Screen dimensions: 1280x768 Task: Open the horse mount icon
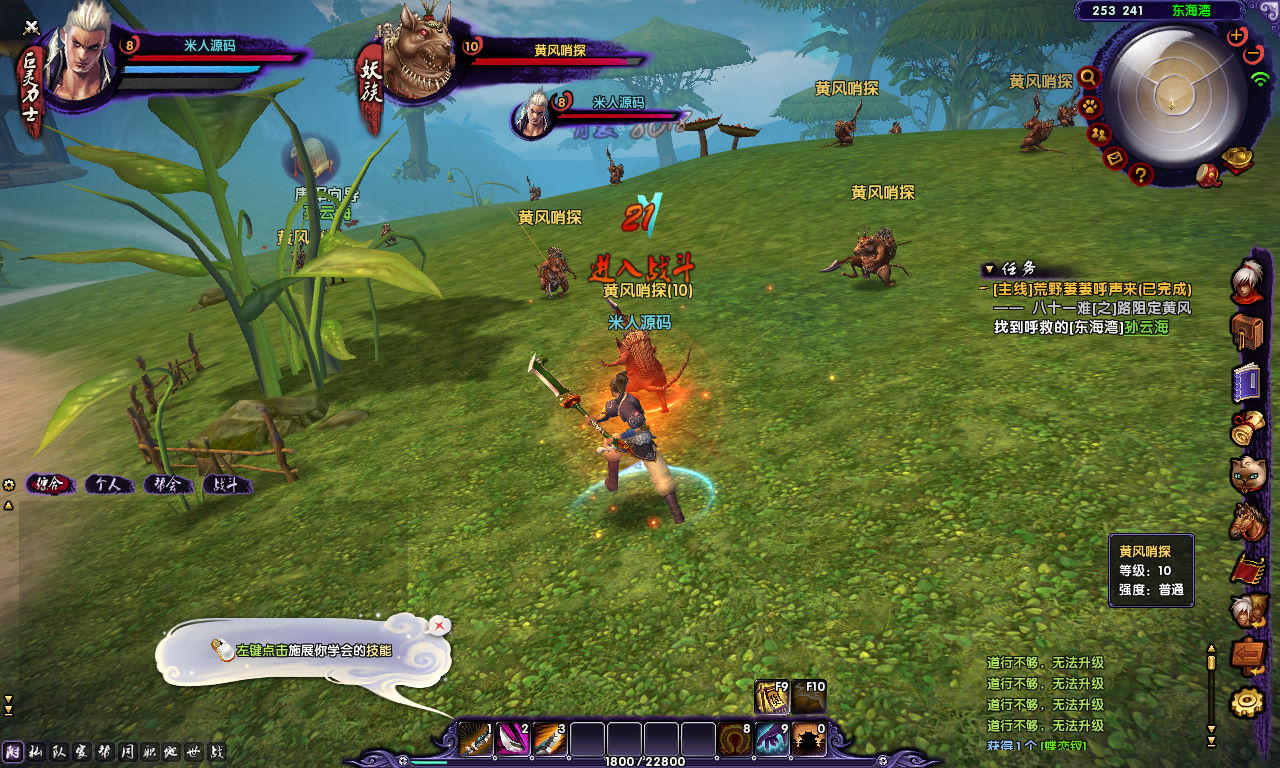coord(1248,522)
